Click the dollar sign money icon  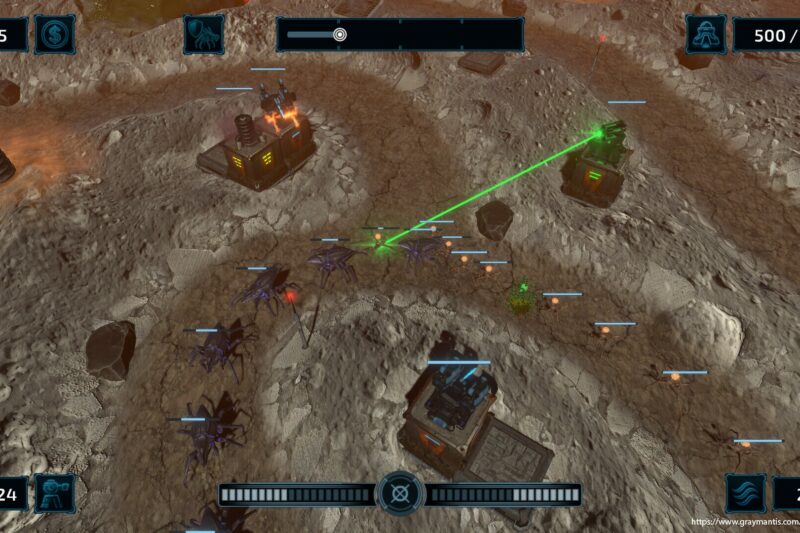54,35
